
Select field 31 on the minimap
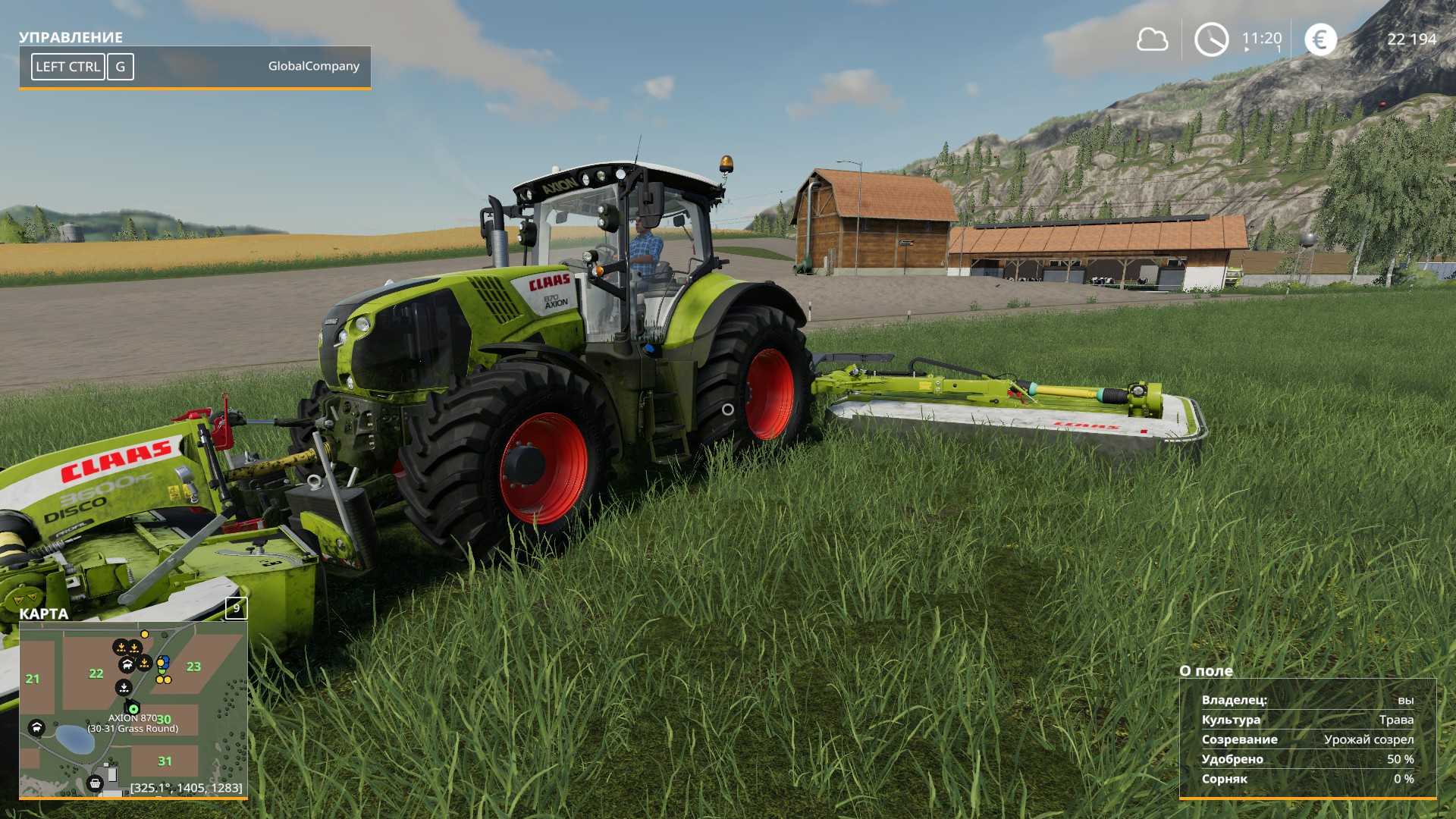coord(165,761)
